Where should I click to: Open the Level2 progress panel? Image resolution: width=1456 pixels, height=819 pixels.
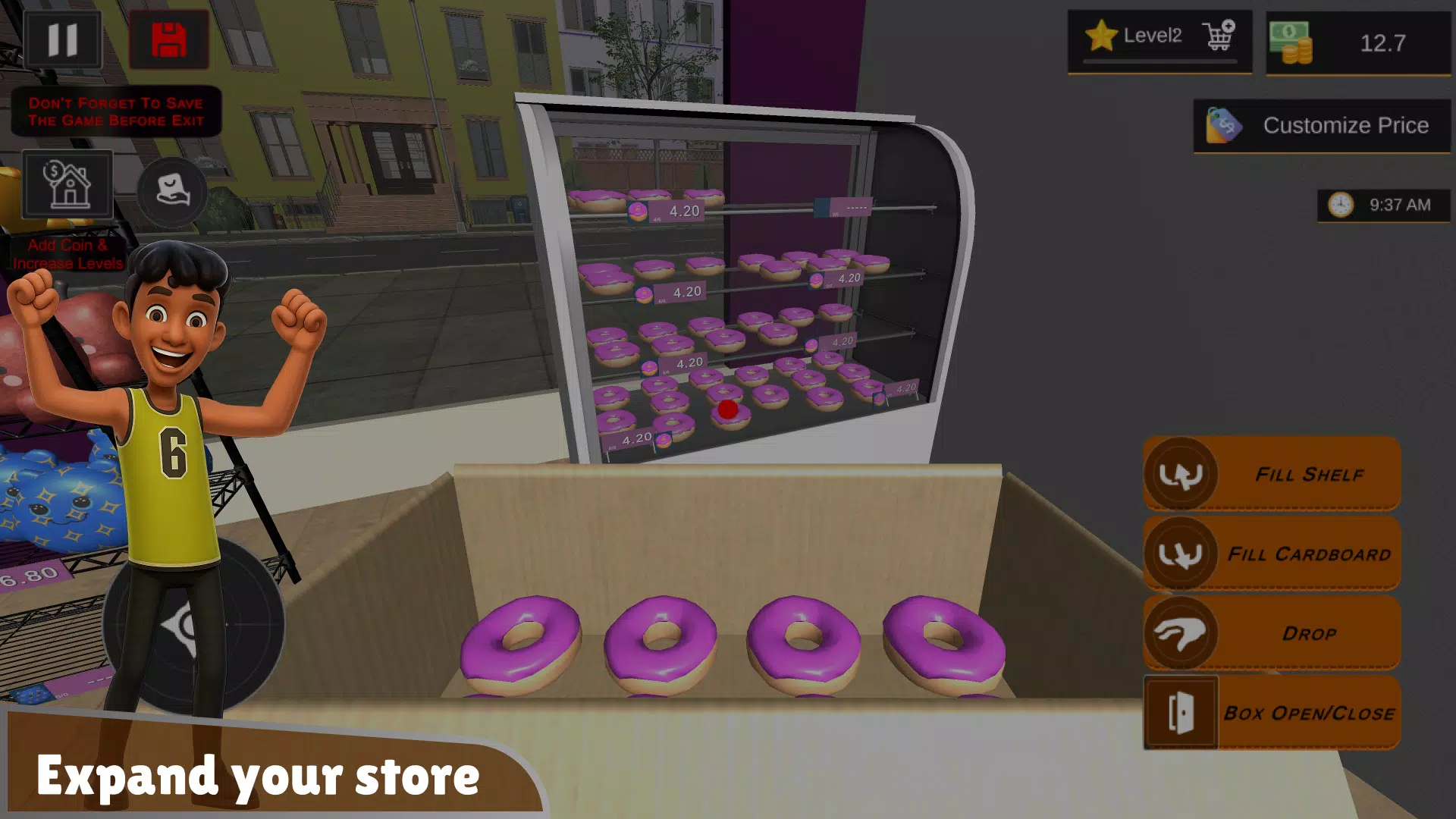1152,34
